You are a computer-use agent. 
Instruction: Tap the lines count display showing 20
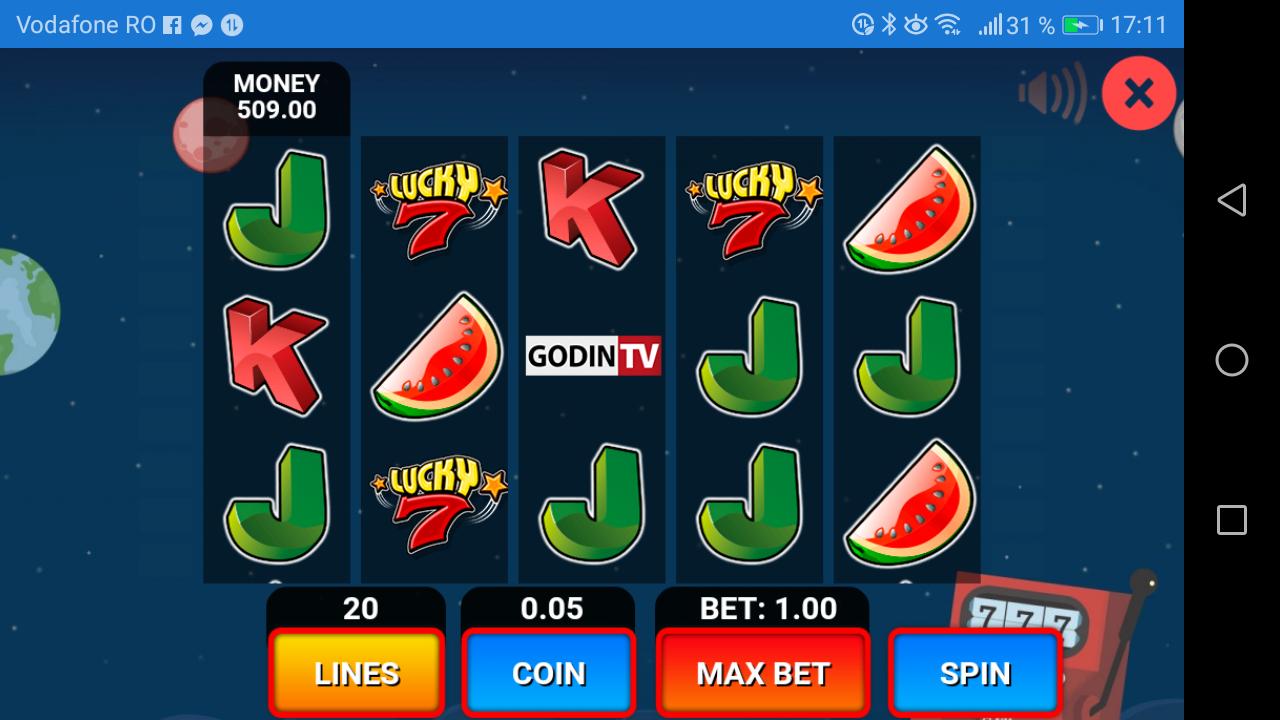[356, 608]
